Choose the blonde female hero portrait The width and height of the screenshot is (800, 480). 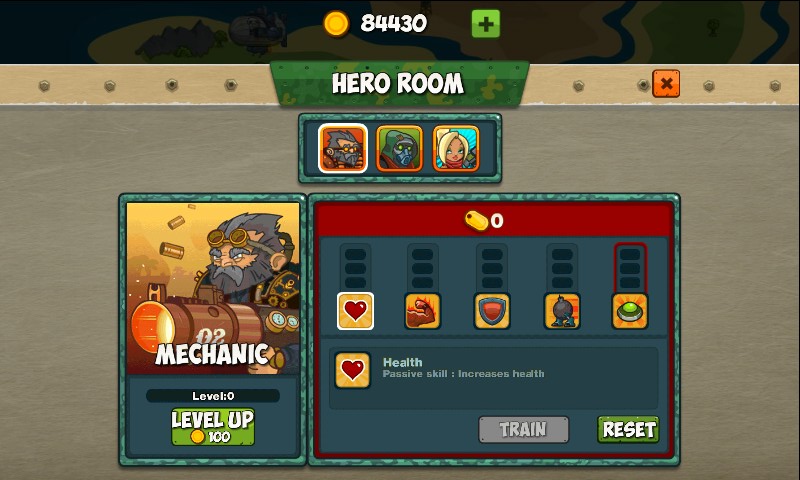(x=456, y=148)
